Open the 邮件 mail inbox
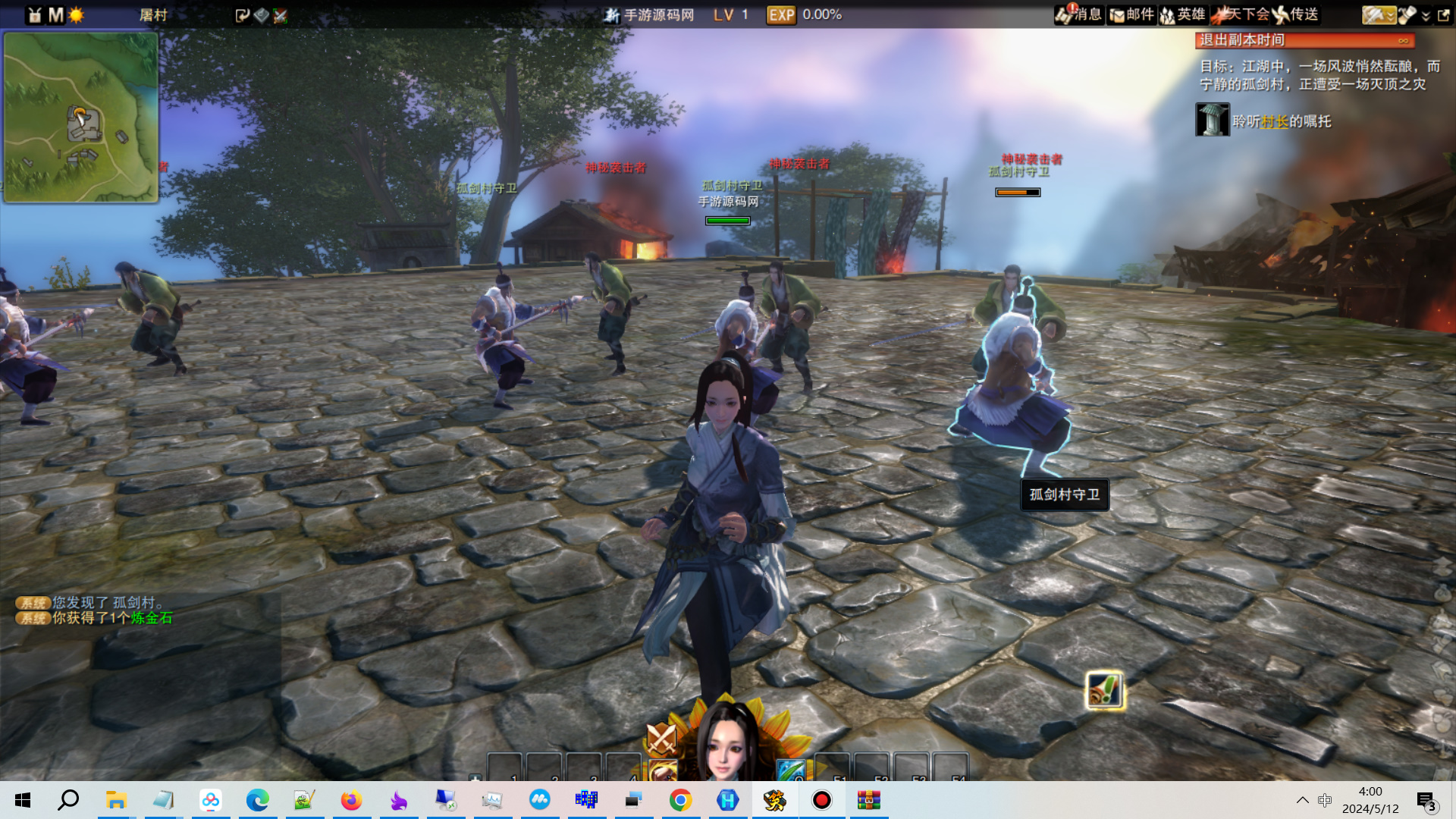 (1131, 14)
